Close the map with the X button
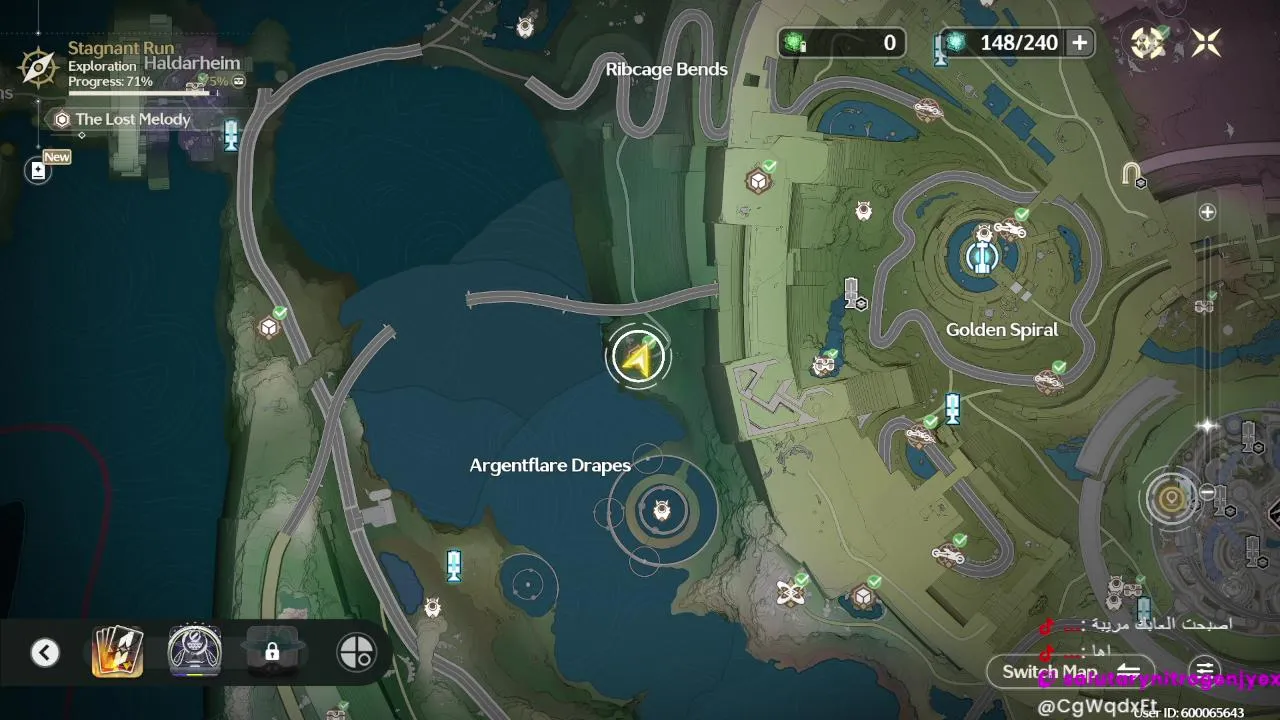1280x720 pixels. [1206, 42]
